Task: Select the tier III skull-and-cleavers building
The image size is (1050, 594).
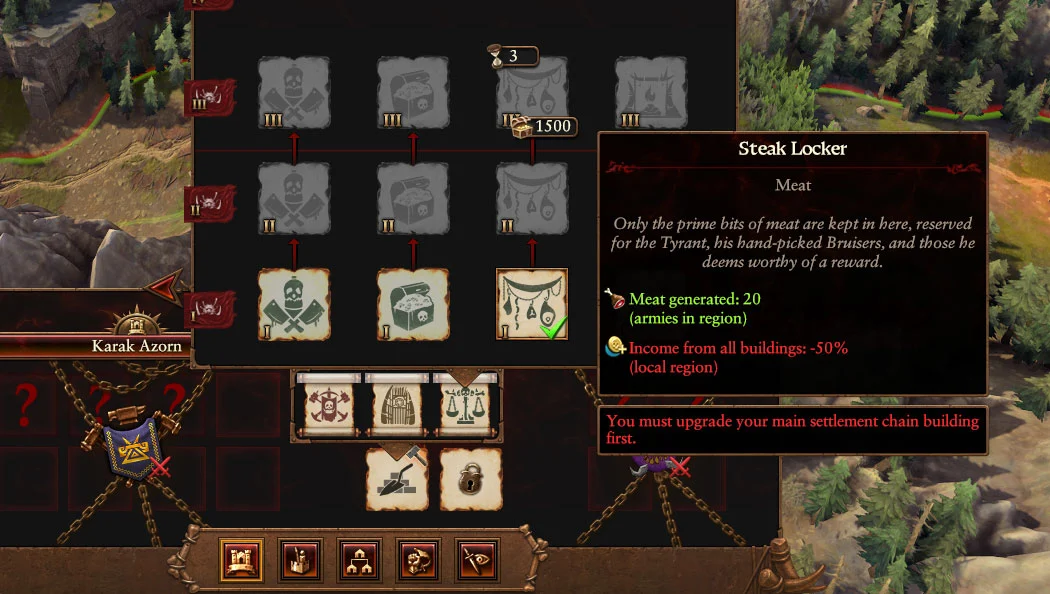Action: 294,93
